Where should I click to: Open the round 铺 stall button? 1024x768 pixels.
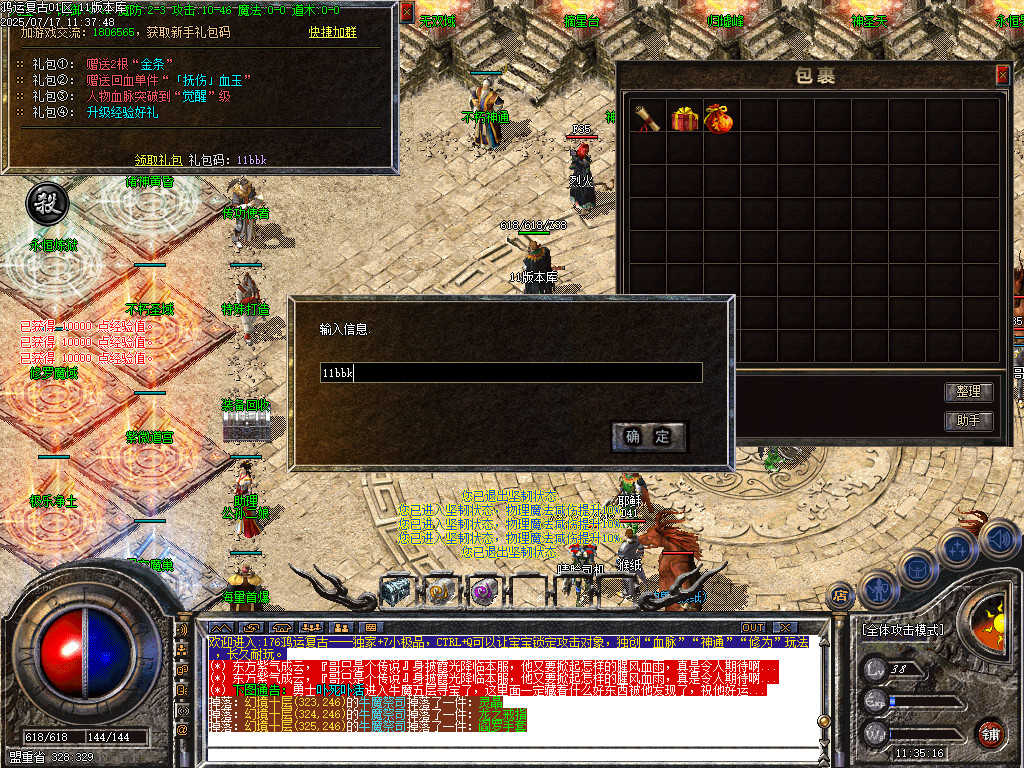point(991,733)
